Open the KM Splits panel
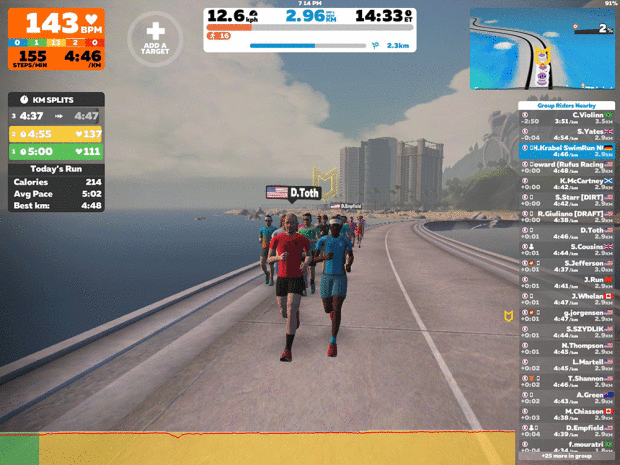Viewport: 620px width, 465px height. coord(56,100)
